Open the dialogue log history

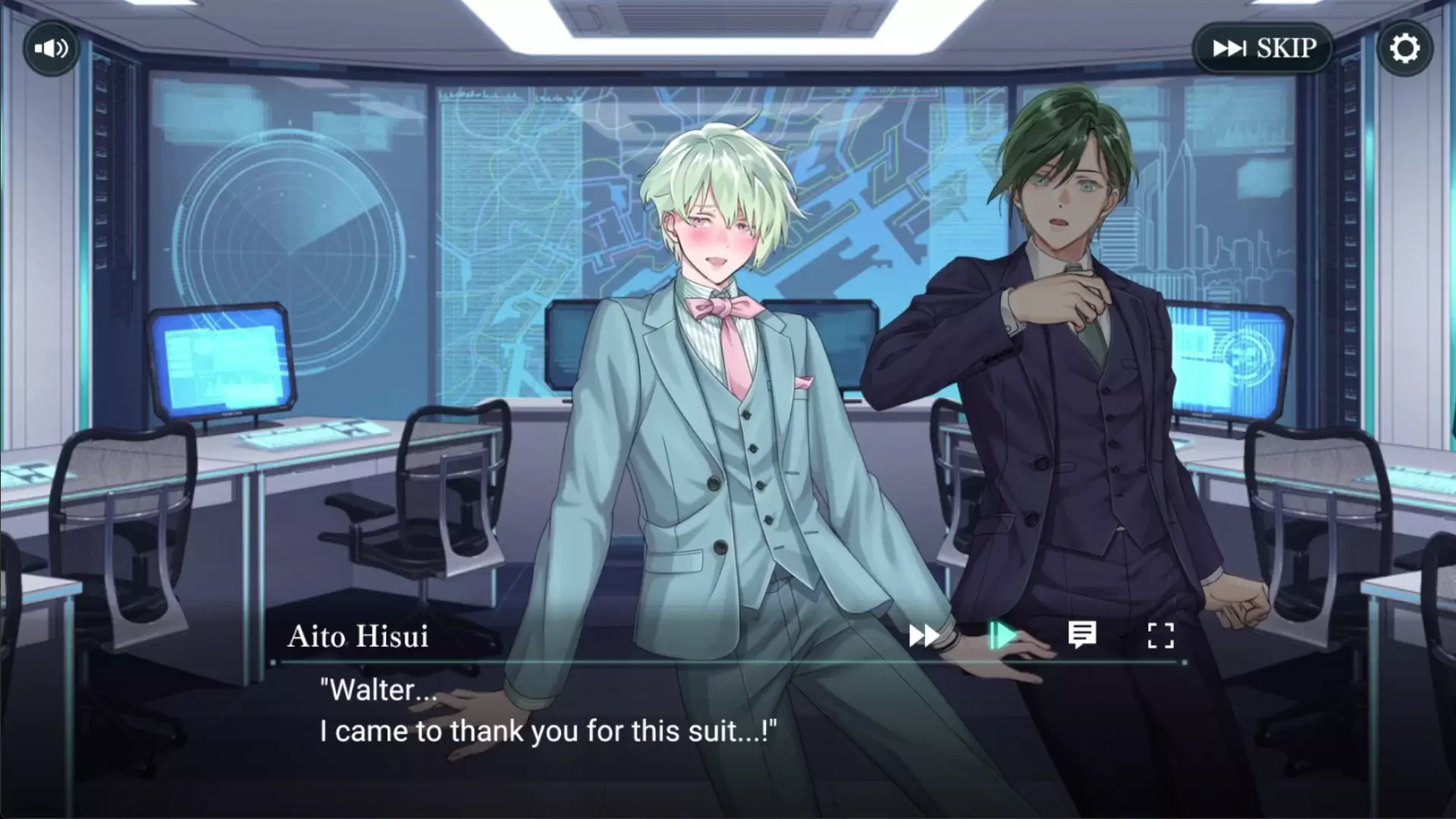coord(1082,635)
